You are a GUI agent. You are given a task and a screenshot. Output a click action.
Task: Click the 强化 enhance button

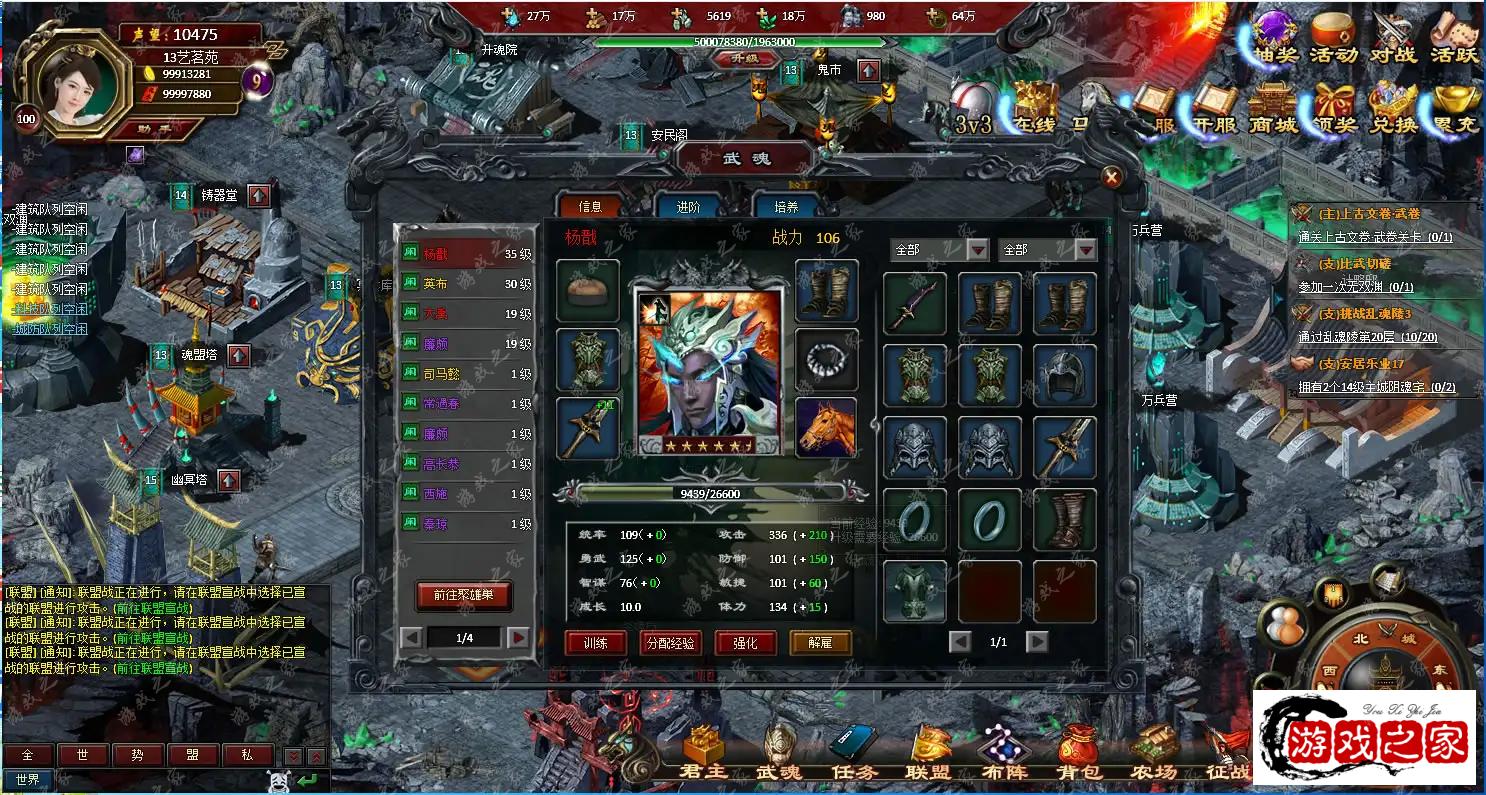(745, 643)
